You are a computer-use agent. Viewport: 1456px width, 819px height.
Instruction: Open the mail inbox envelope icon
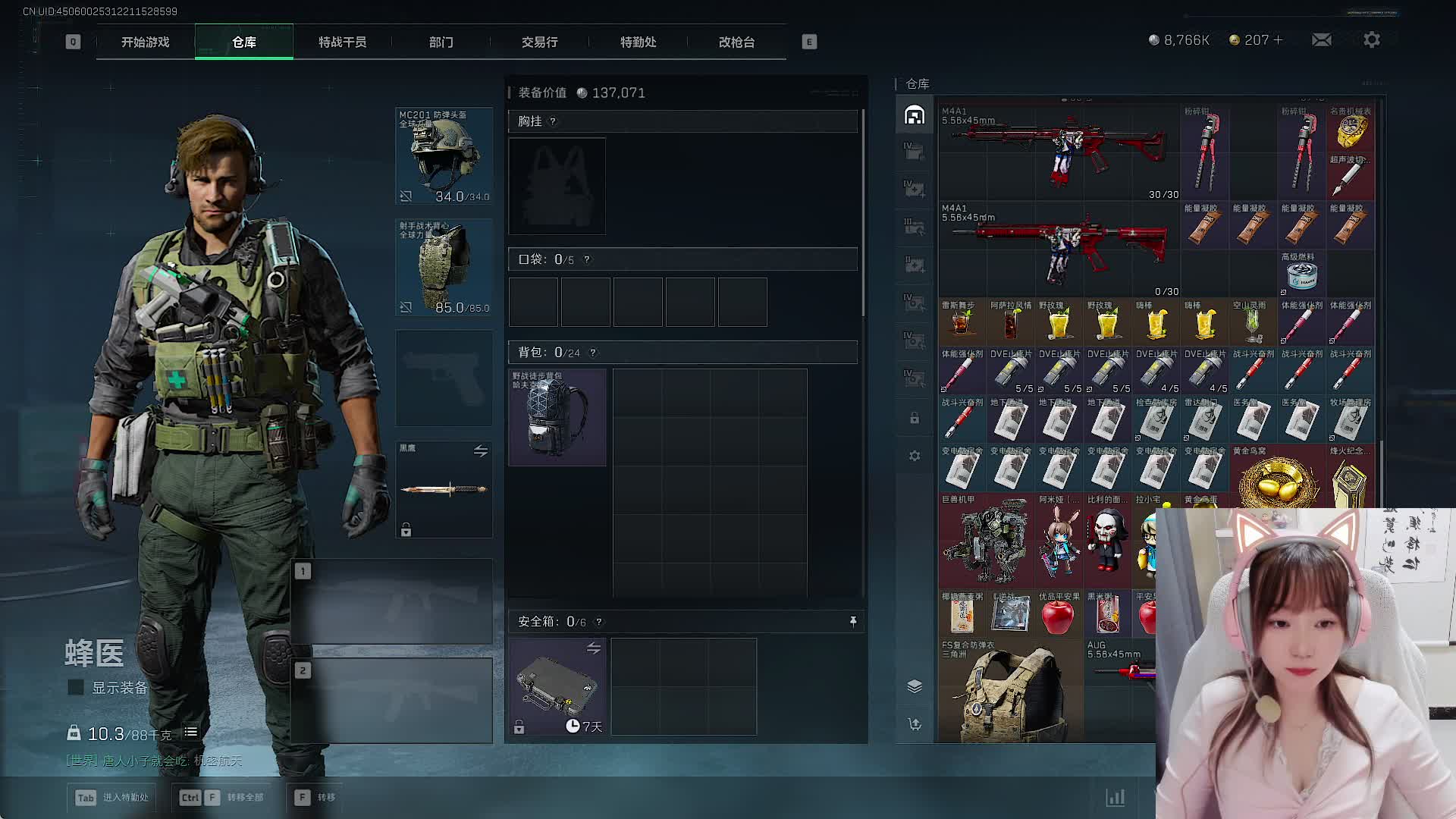coord(1321,39)
